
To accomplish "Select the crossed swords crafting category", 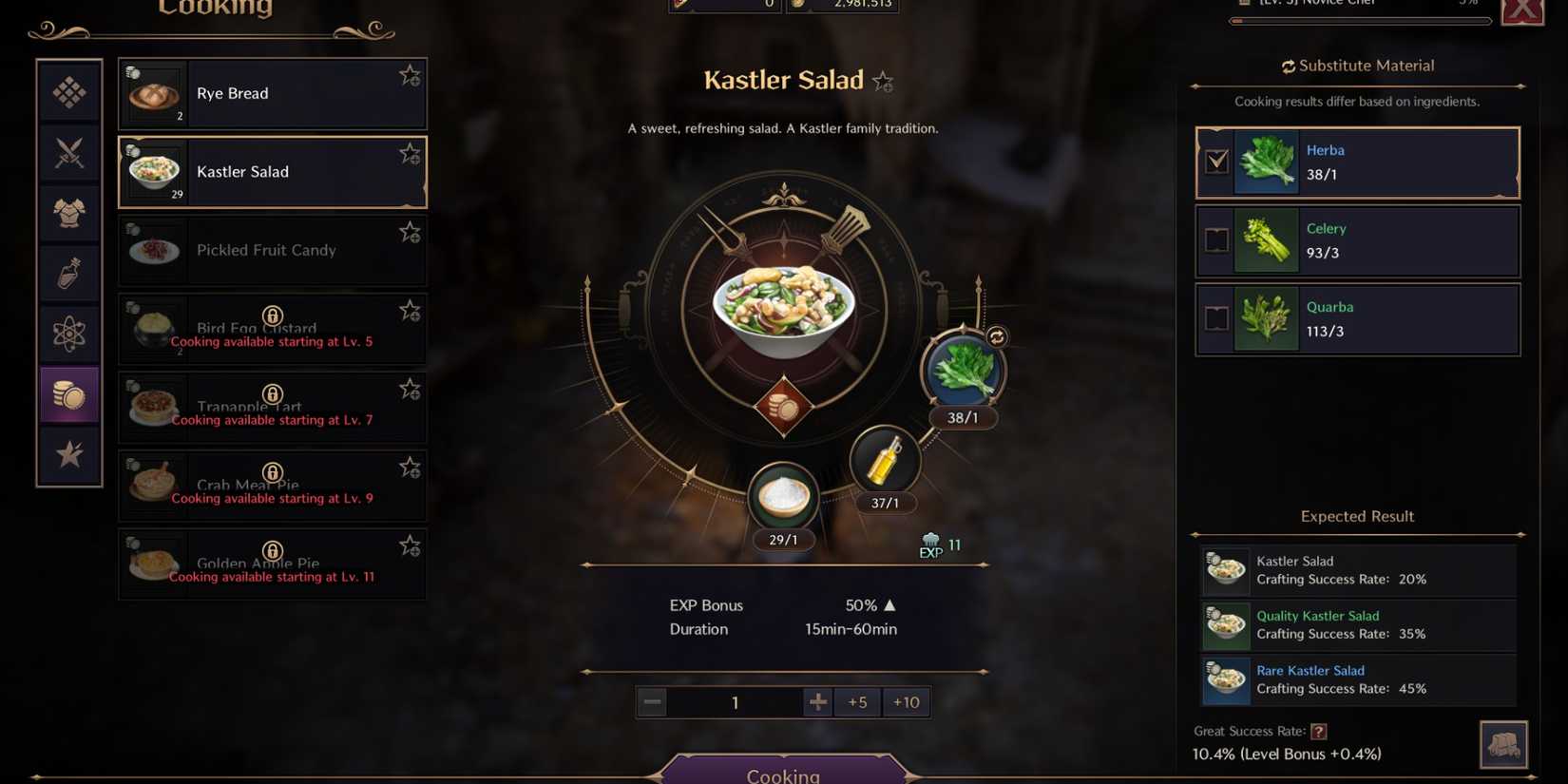I will 68,152.
